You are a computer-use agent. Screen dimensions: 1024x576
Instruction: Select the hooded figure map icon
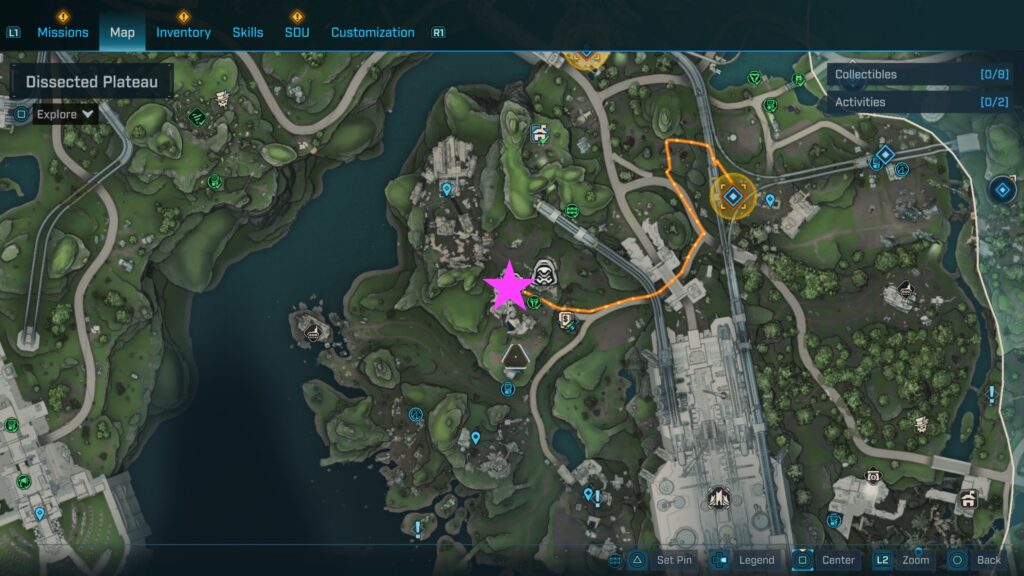[x=545, y=273]
